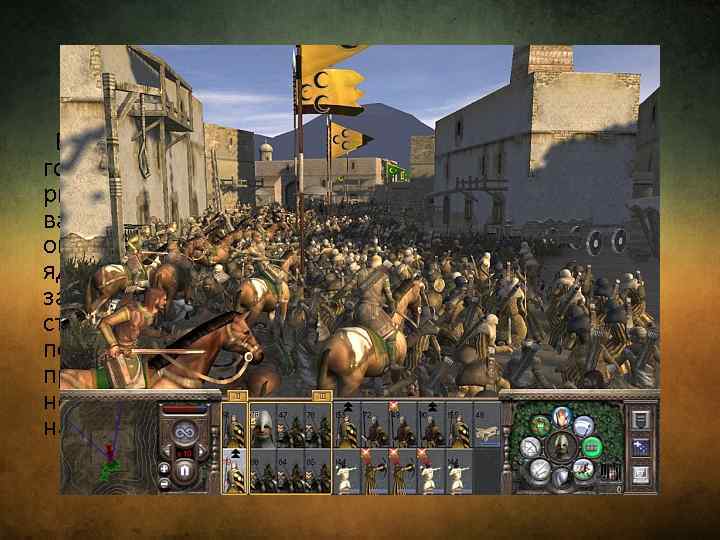Image resolution: width=720 pixels, height=540 pixels.
Task: Zoom in the minimap with the plus button
Action: point(164,467)
